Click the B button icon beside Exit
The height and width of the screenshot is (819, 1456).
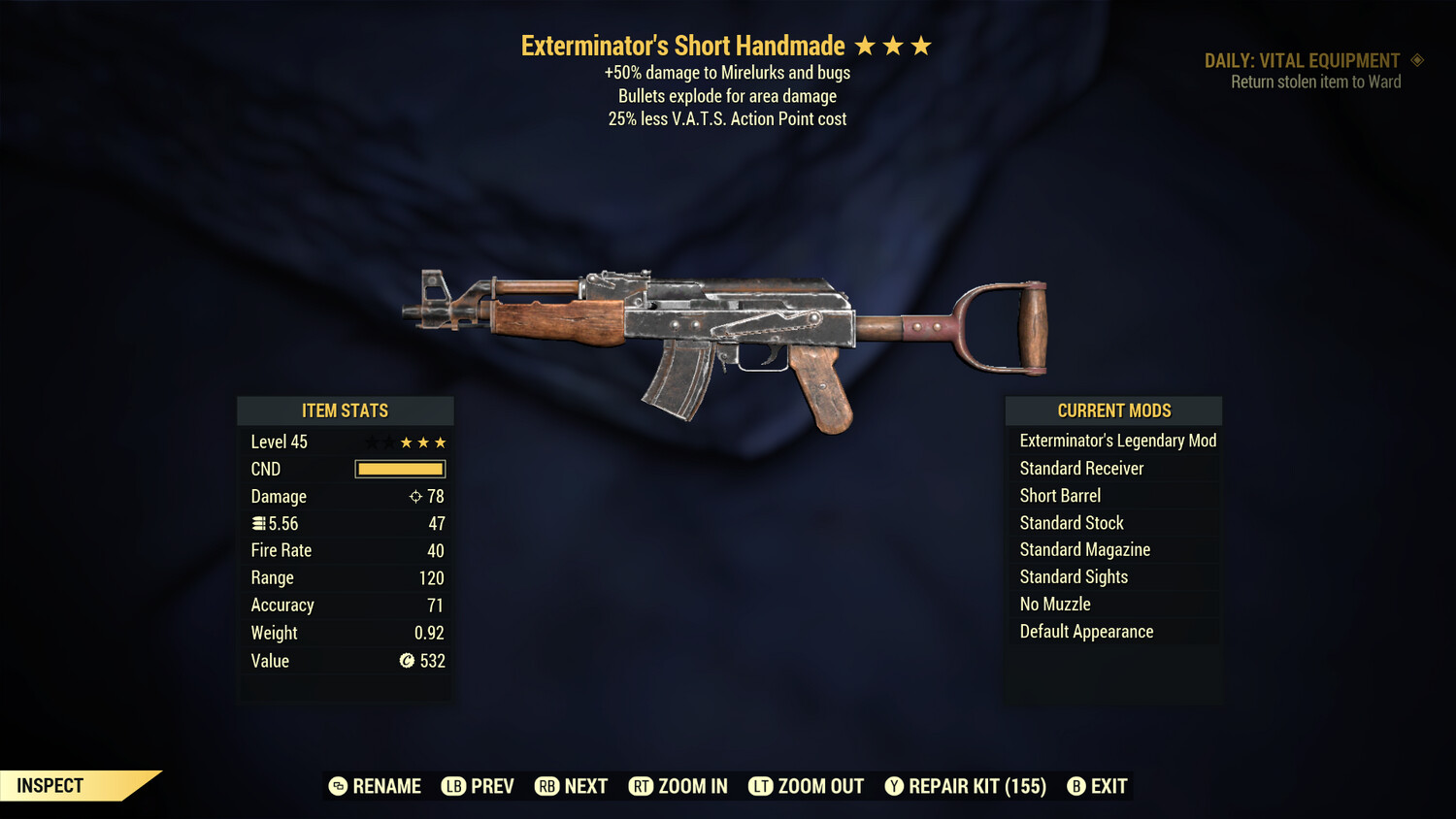[1075, 786]
